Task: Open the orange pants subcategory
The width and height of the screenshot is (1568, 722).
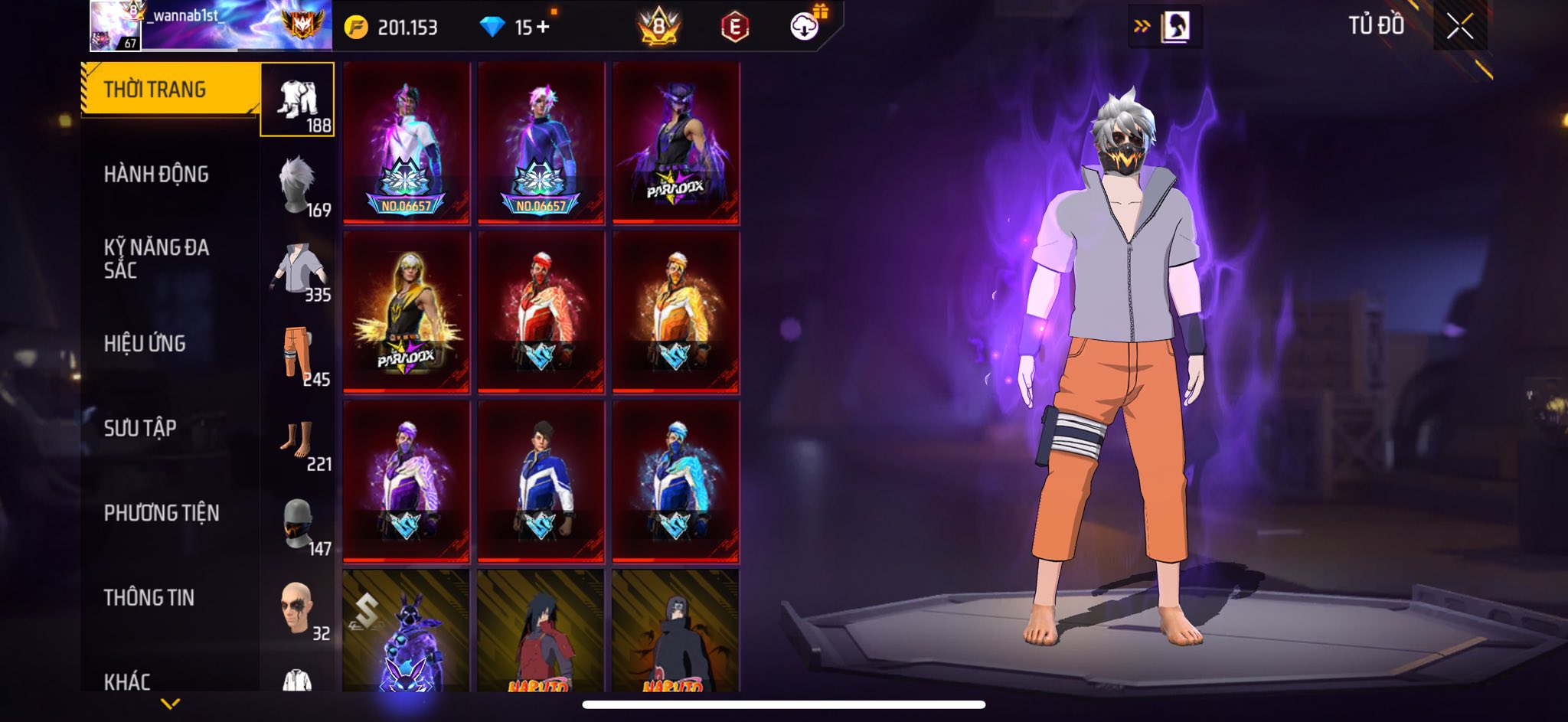Action: click(x=298, y=355)
